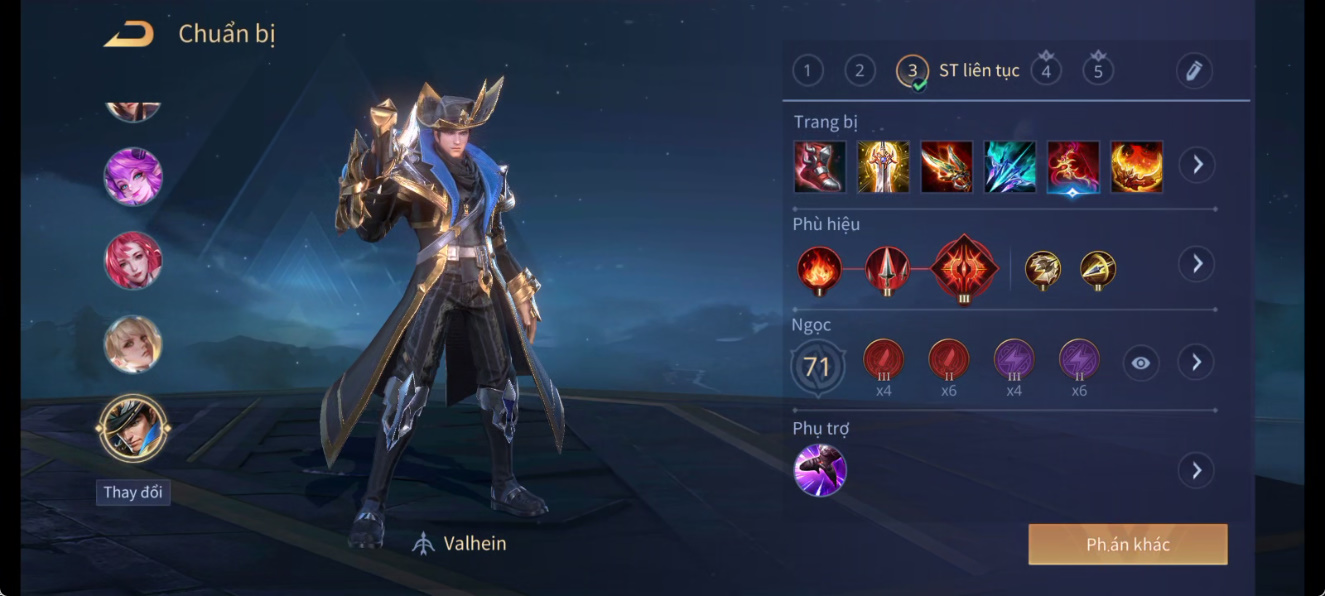Select the flame emblem in Phù hiệu
Viewport: 1325px width, 596px height.
819,269
